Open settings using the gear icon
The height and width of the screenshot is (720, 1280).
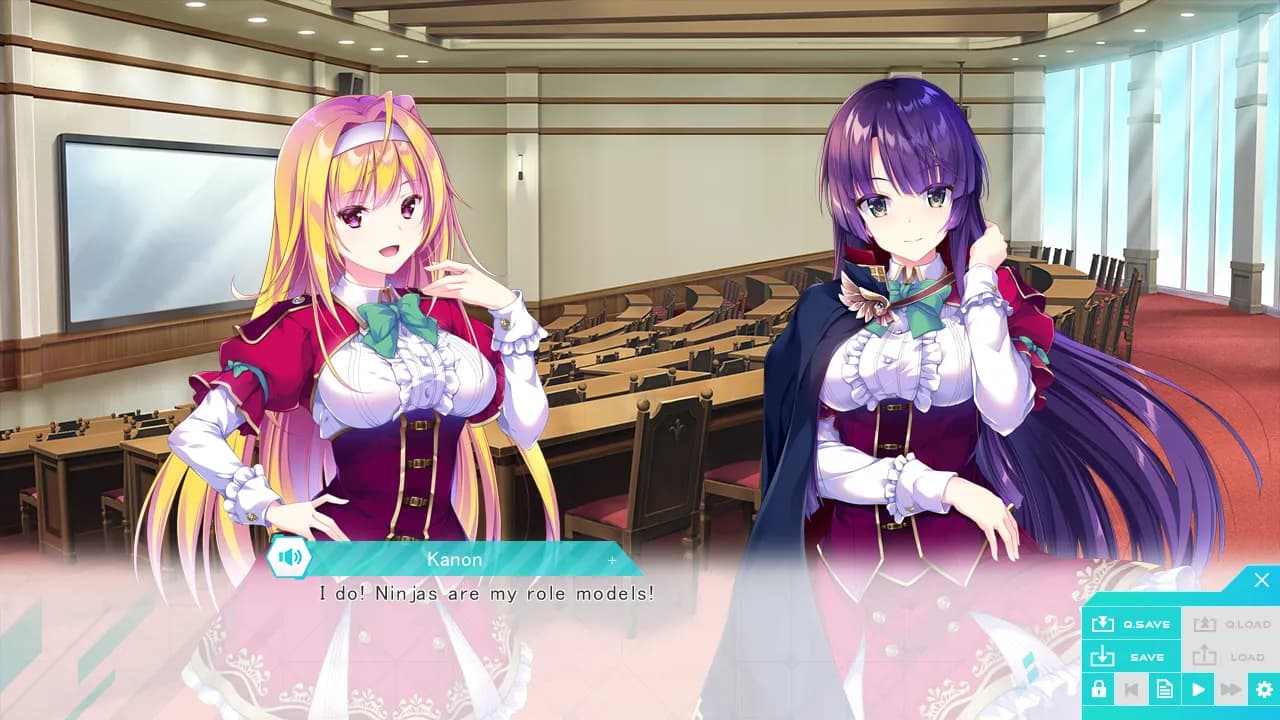pos(1264,689)
